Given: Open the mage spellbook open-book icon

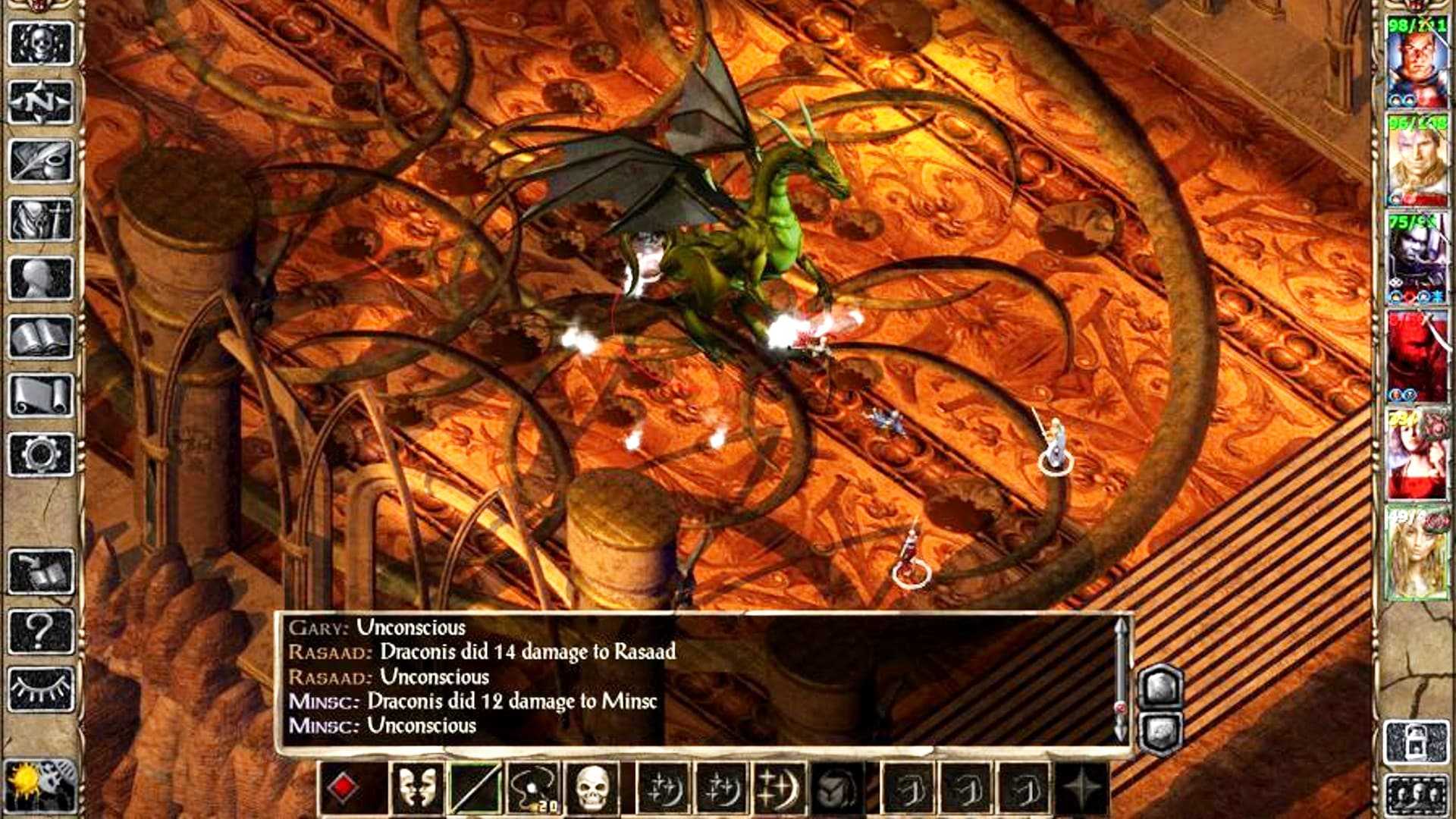Looking at the screenshot, I should click(41, 337).
